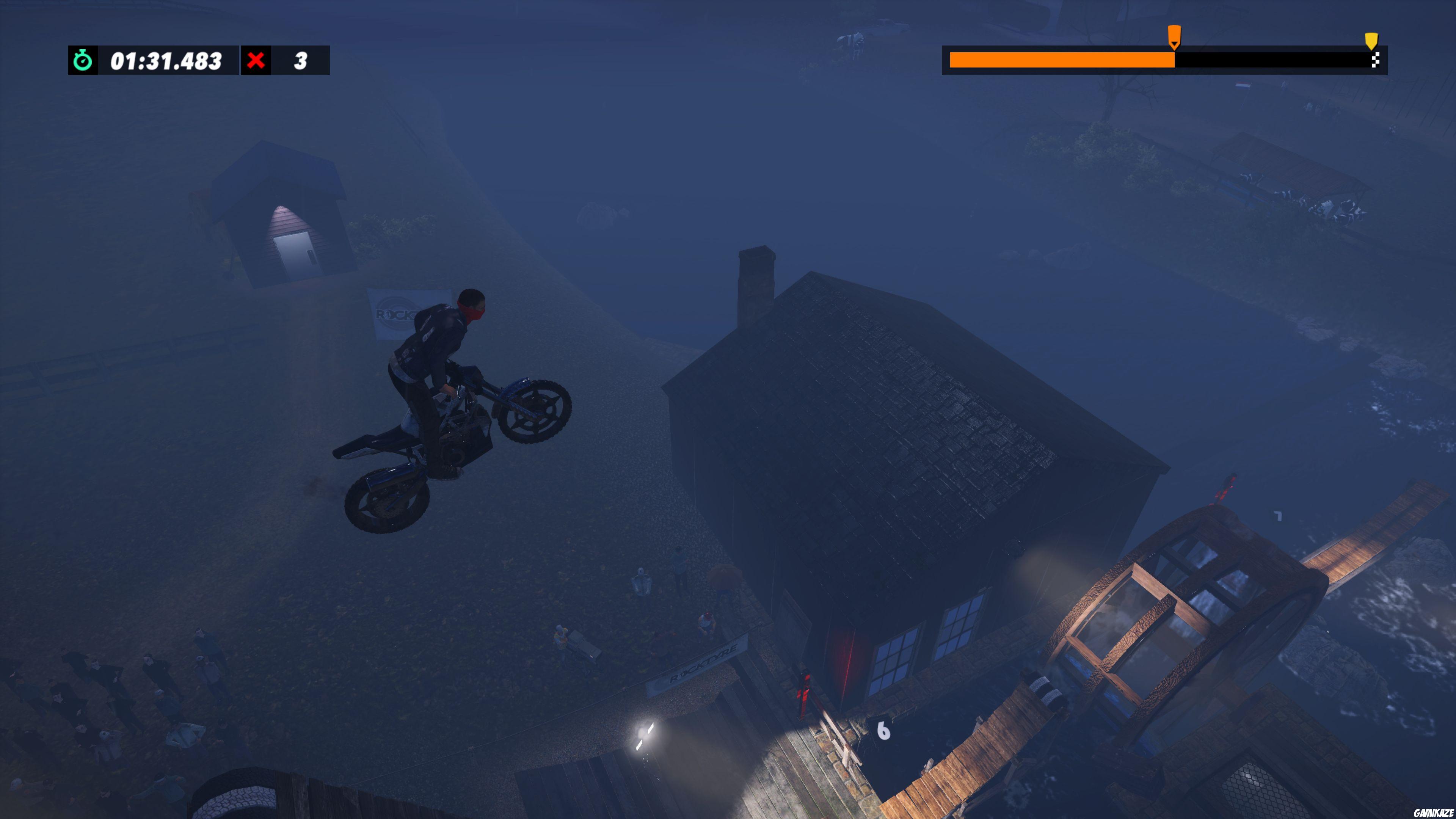This screenshot has height=819, width=1456.
Task: Click the number 7 marker near the bridge
Action: 1278,516
